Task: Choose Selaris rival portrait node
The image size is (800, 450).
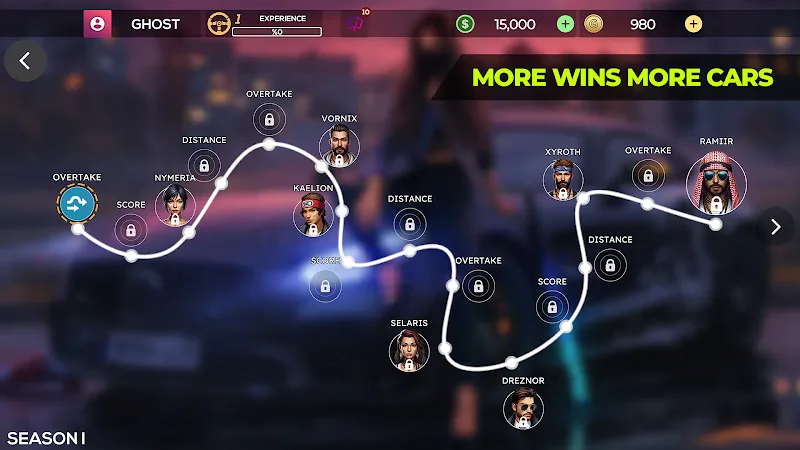Action: click(x=409, y=351)
